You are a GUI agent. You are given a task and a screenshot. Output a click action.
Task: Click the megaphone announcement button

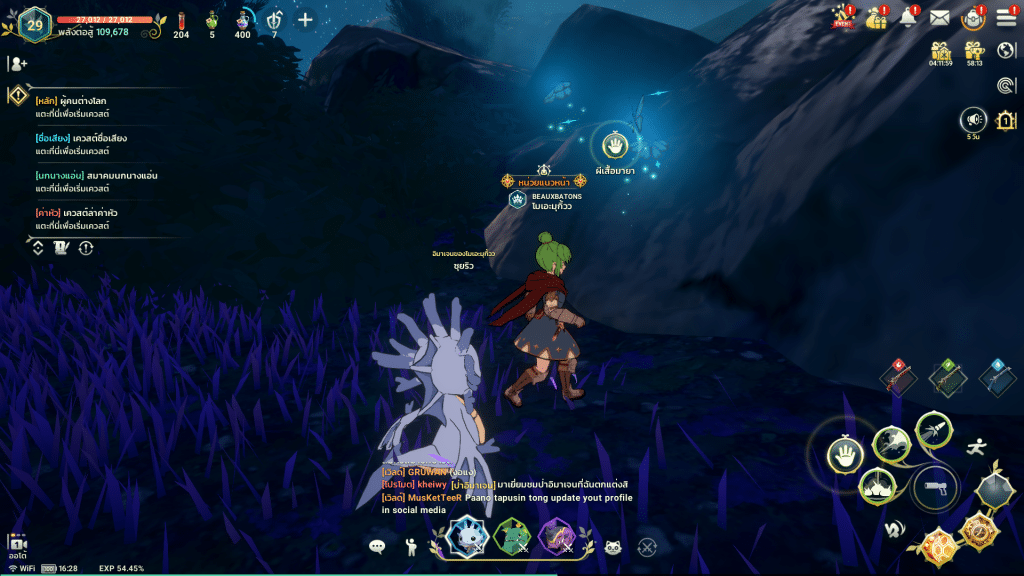973,121
